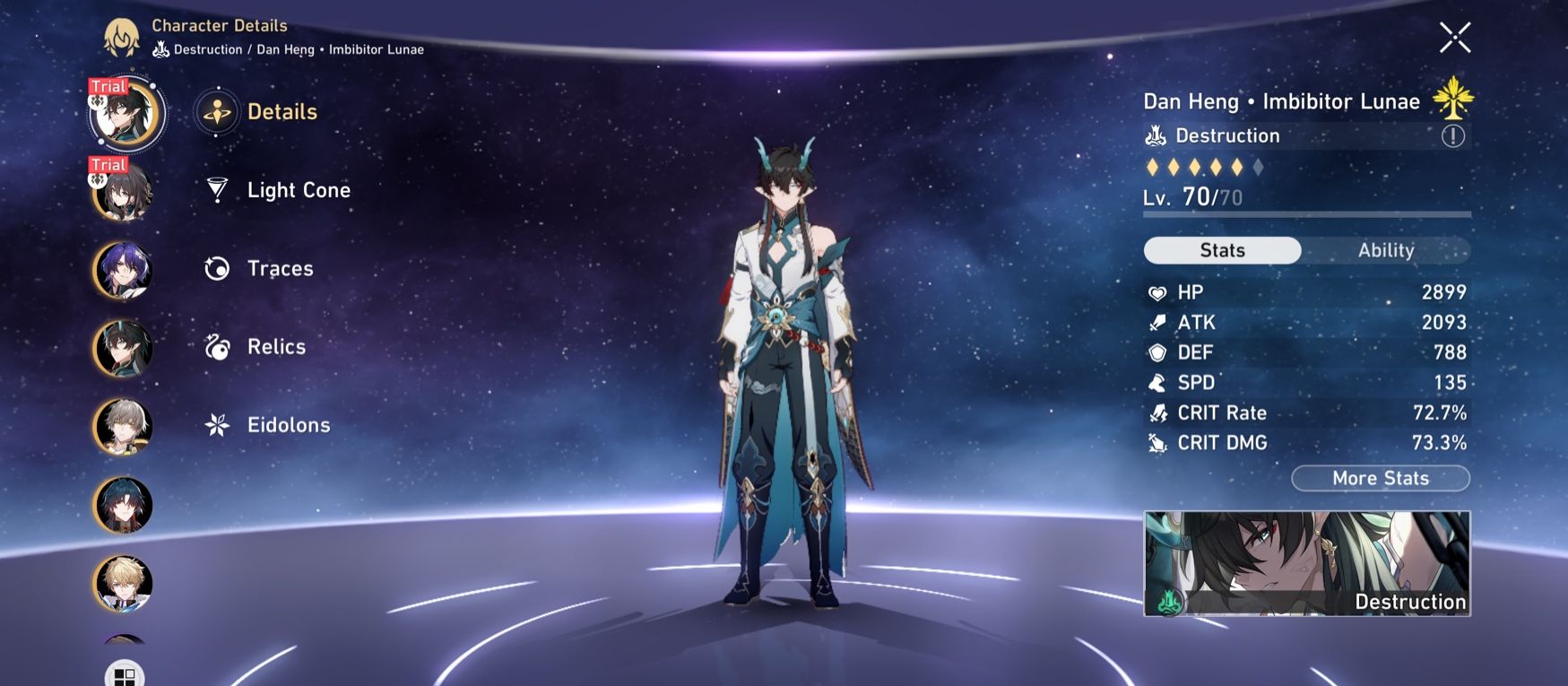
Task: Open the Details section from the side menu
Action: click(x=215, y=111)
